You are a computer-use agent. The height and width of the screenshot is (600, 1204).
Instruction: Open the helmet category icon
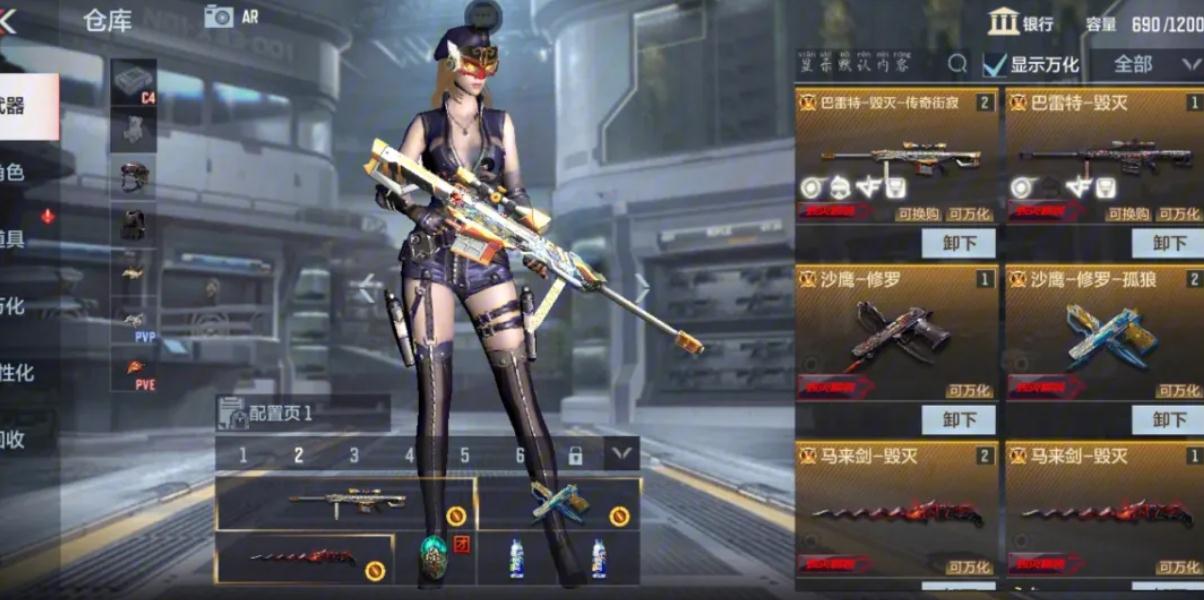(133, 176)
